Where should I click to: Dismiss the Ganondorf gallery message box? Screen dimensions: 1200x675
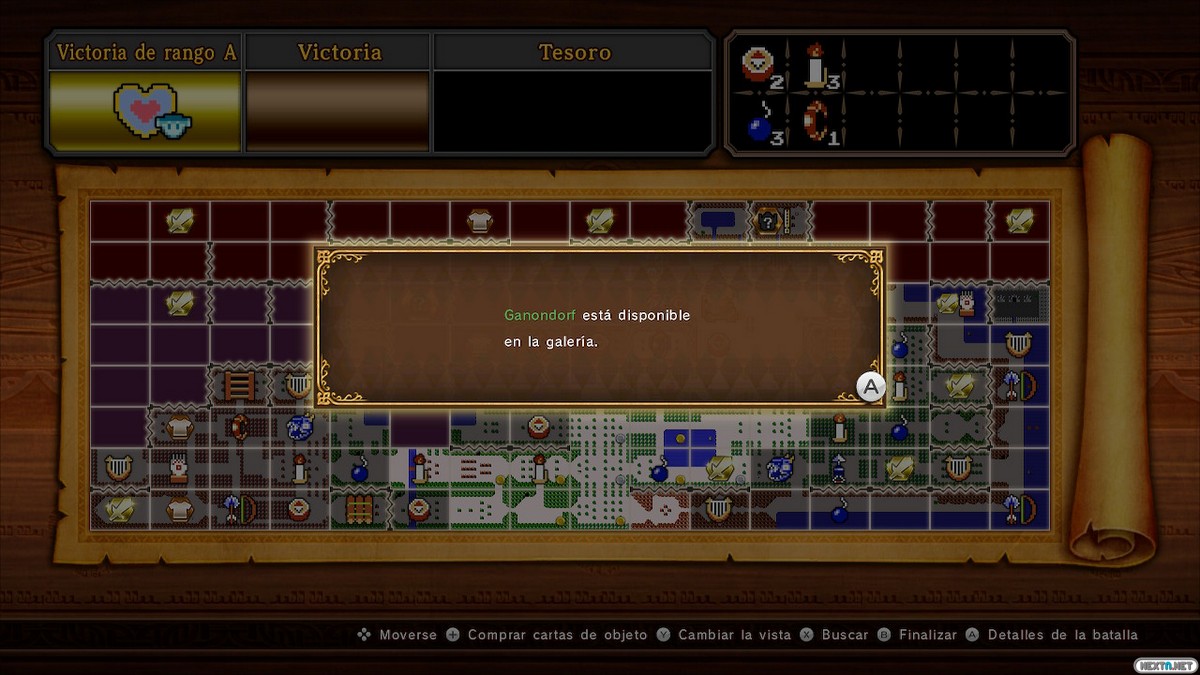(x=871, y=387)
